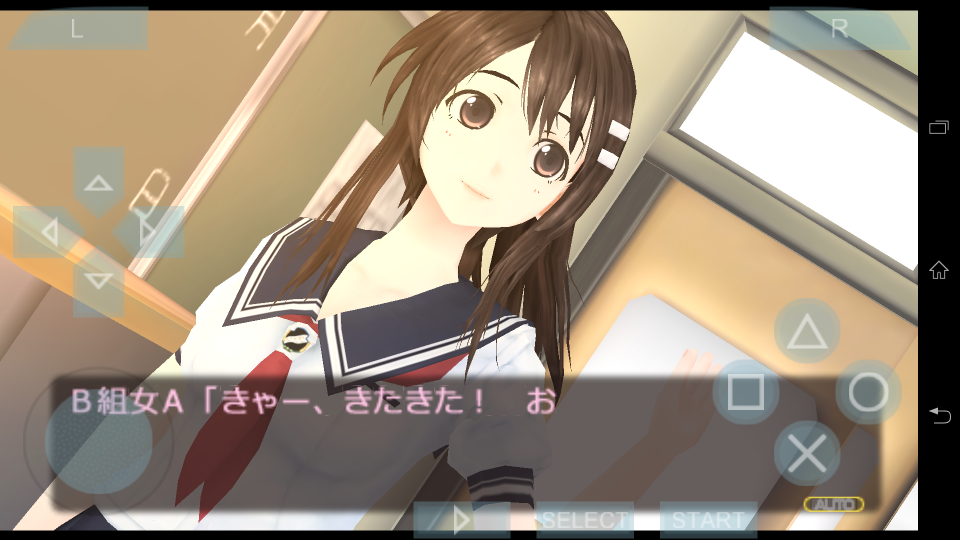Tap the D-pad right arrow
The height and width of the screenshot is (540, 960).
pos(150,233)
